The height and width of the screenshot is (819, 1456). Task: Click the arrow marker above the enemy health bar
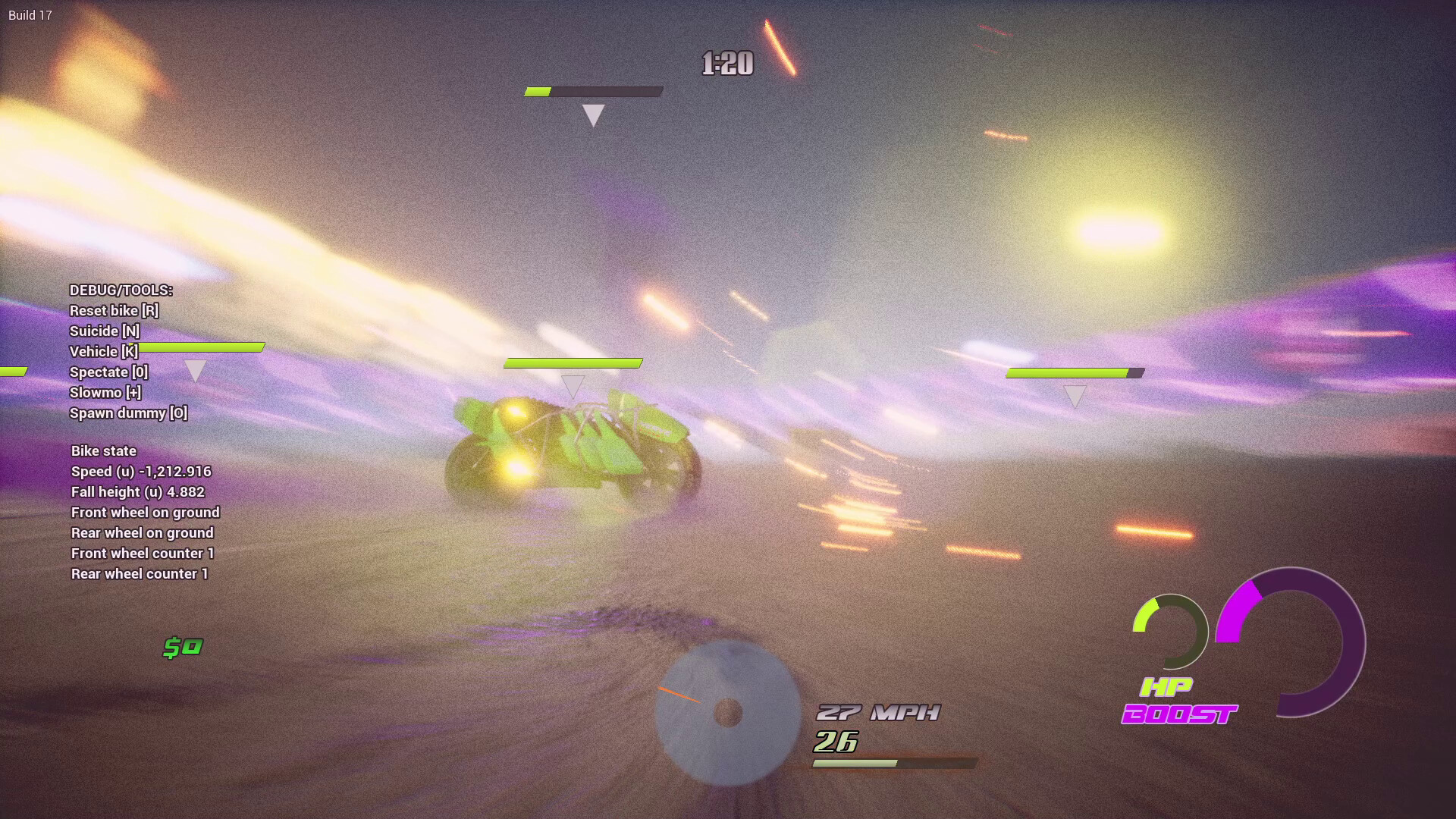(574, 384)
